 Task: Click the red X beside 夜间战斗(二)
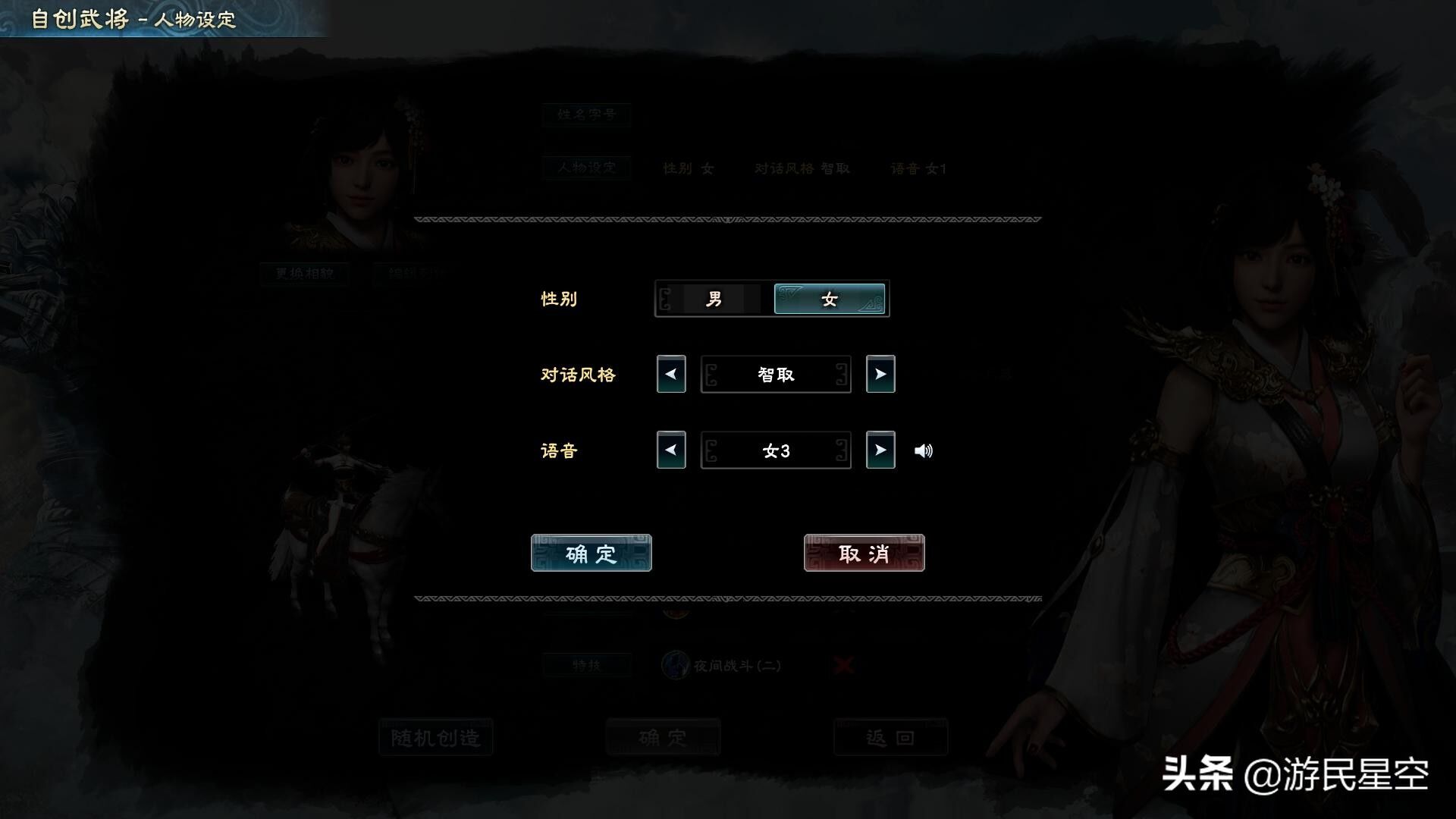842,665
